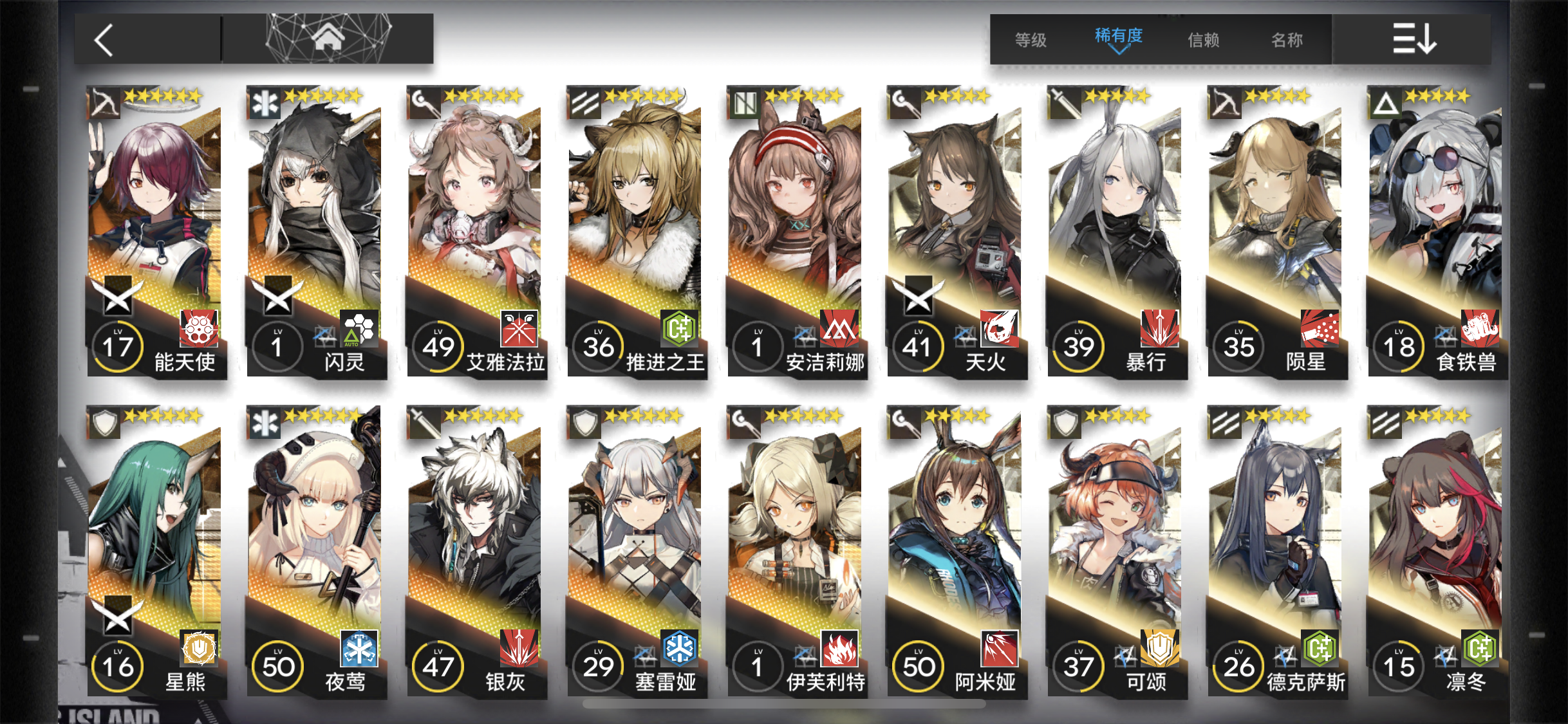Open operator card 艾雅法拉
Screen dimensions: 1568x724
click(475, 232)
